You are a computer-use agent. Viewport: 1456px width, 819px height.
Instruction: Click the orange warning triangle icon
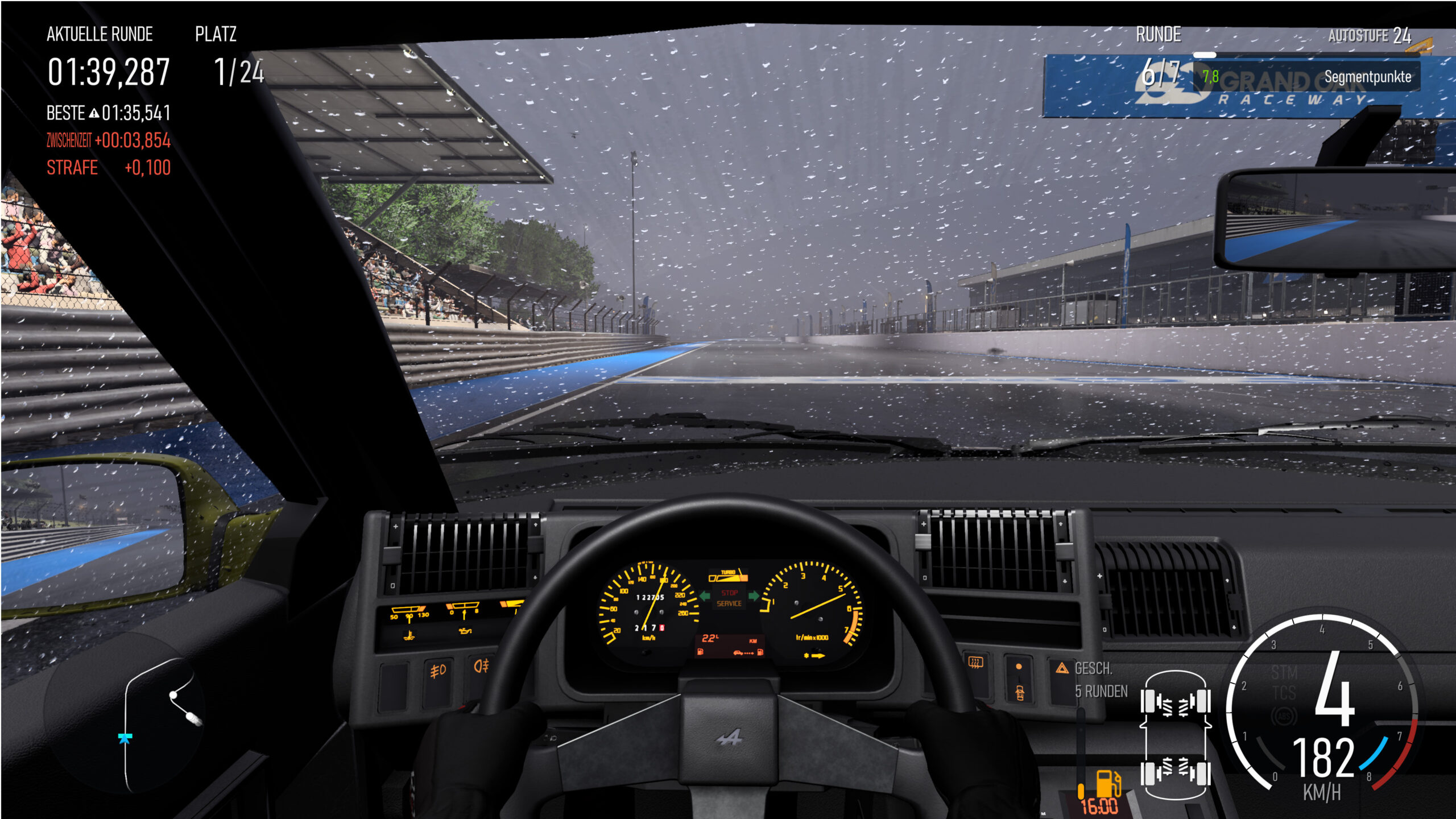[1062, 668]
